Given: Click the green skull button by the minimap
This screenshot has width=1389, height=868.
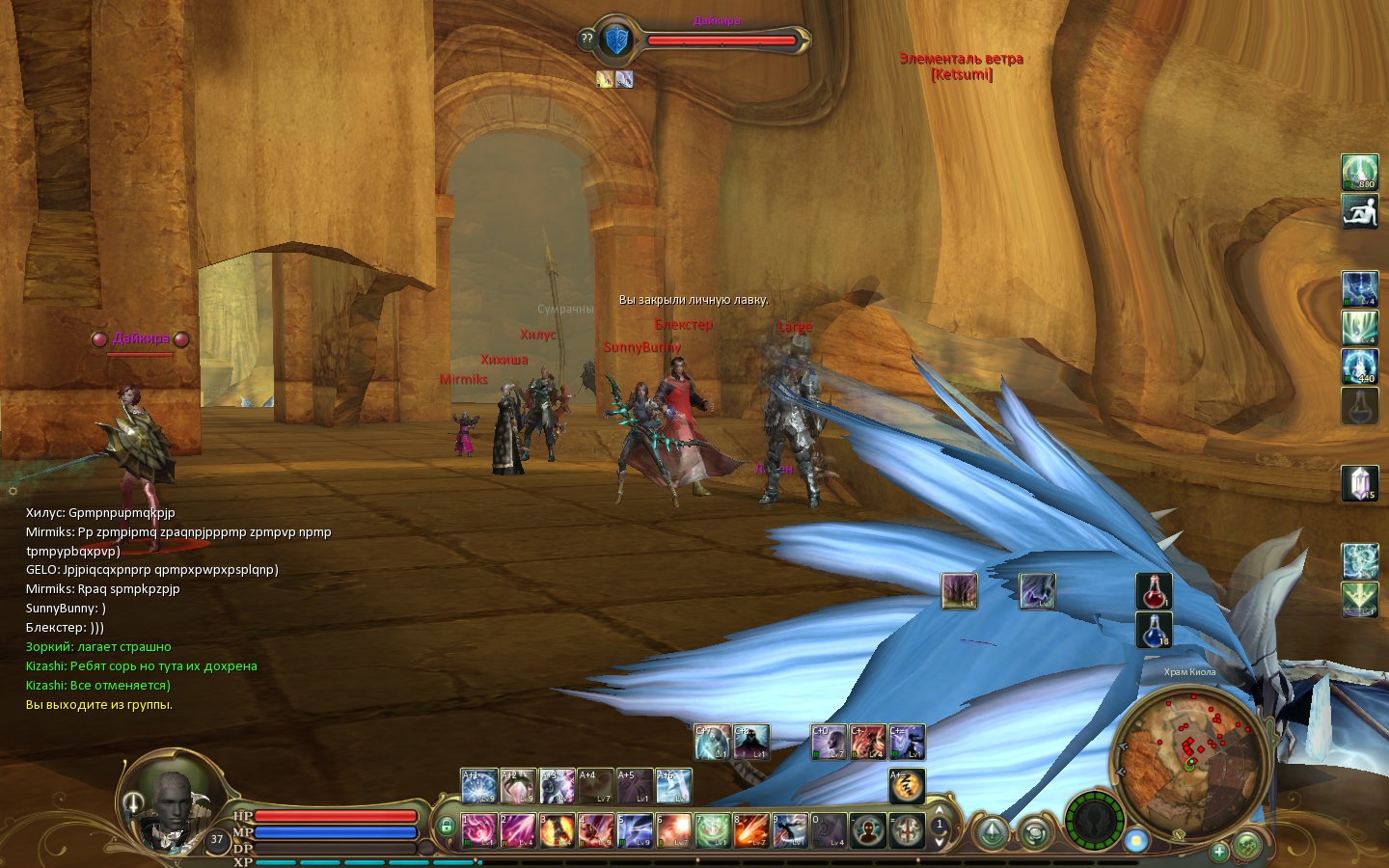Looking at the screenshot, I should pos(1247,846).
